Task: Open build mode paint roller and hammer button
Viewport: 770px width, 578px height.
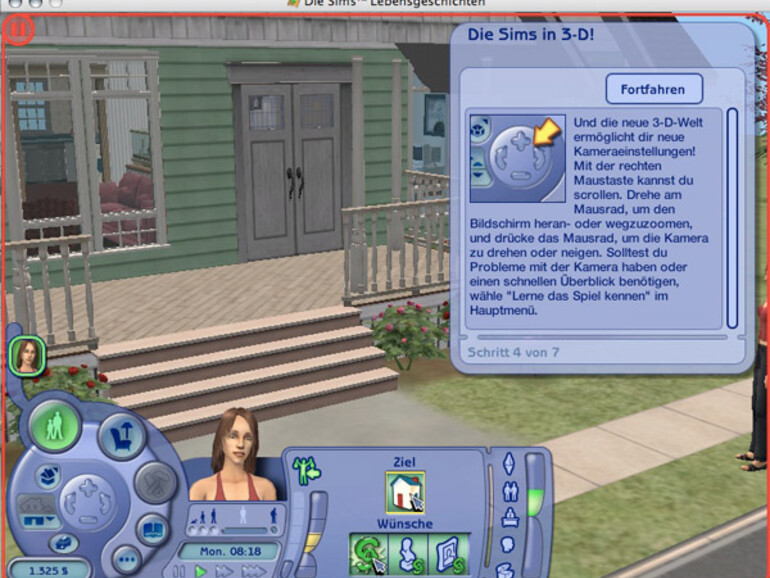Action: click(x=154, y=483)
